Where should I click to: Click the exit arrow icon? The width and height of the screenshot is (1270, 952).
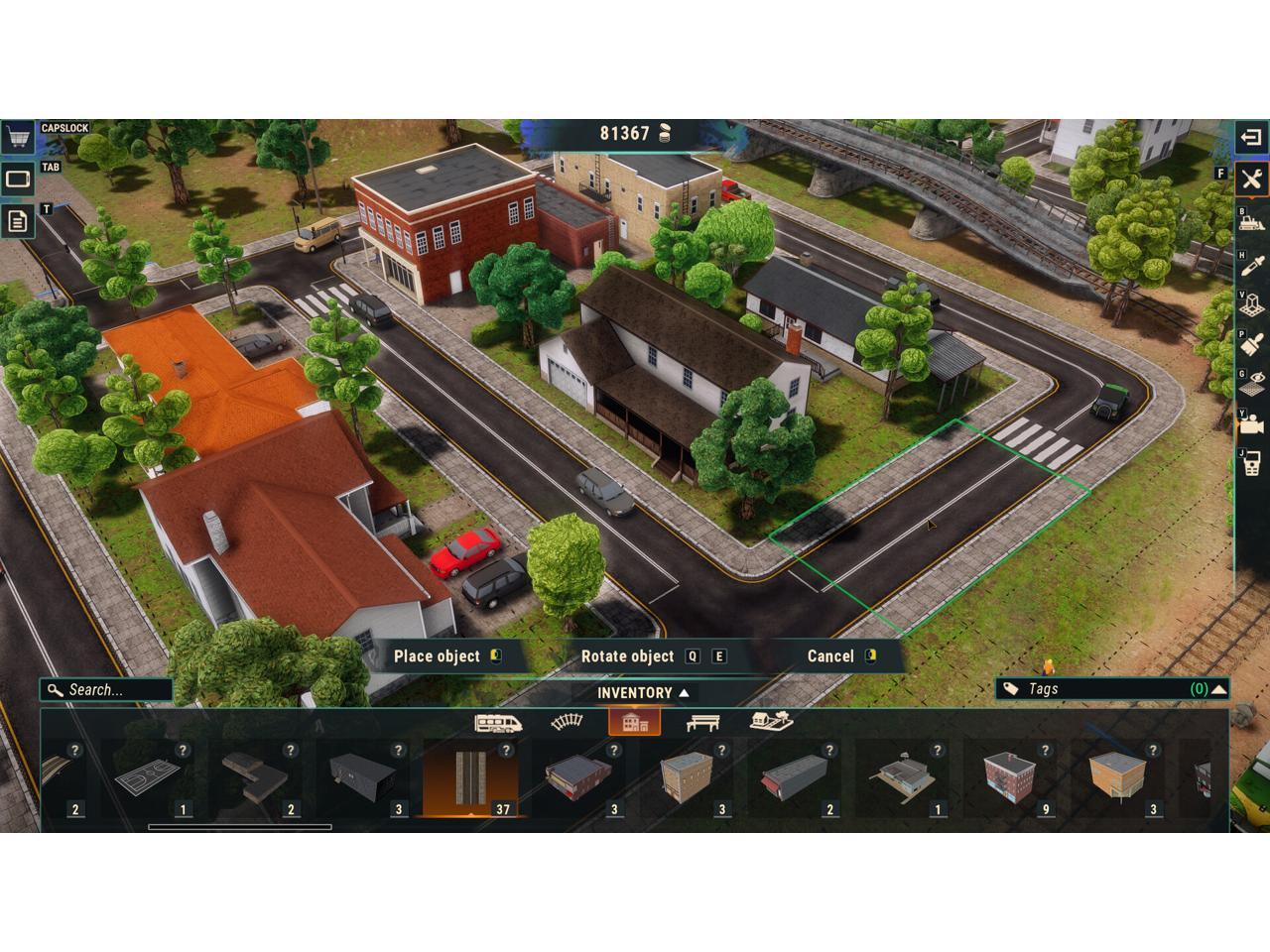(x=1251, y=137)
